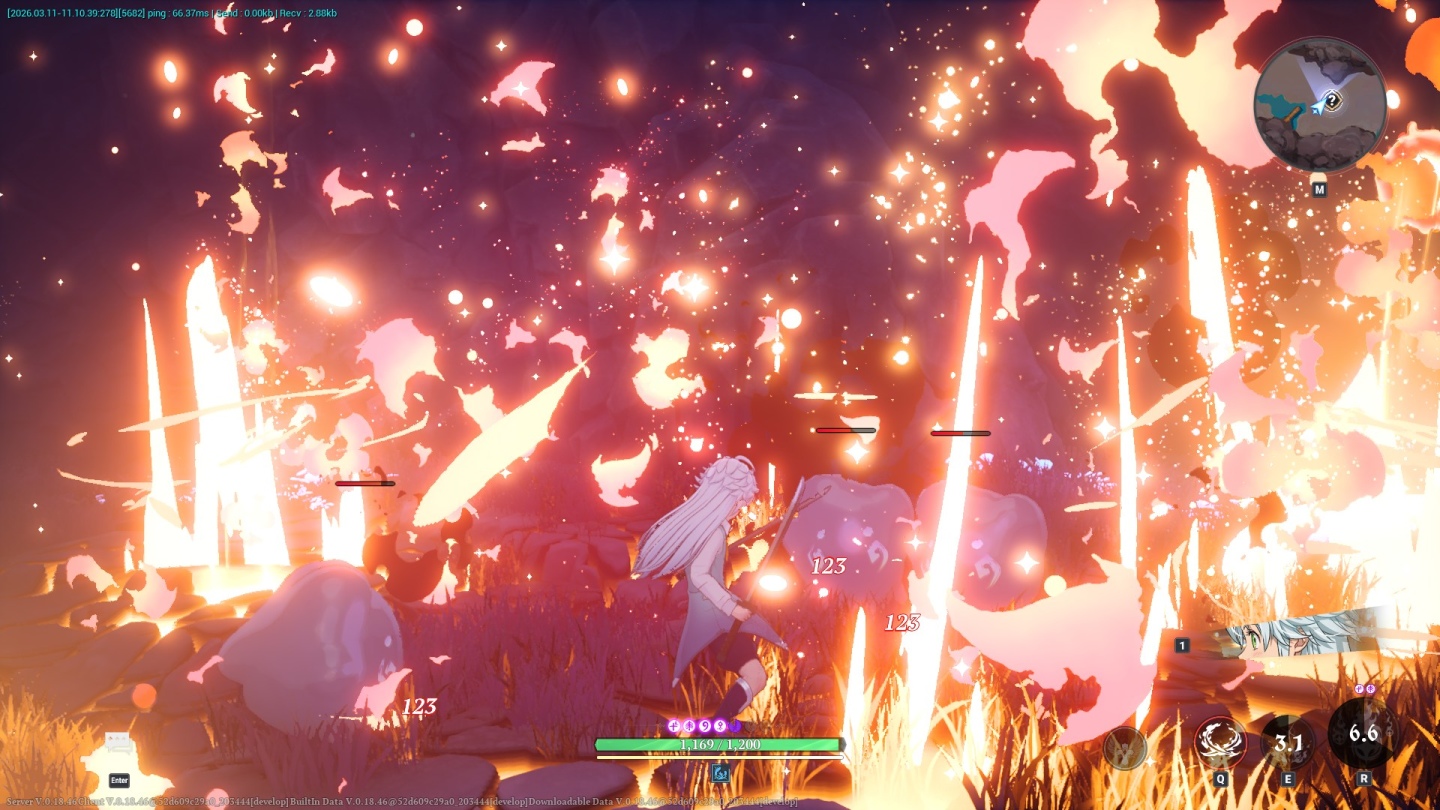
Task: Click the small blue icon below health bar
Action: click(x=719, y=772)
